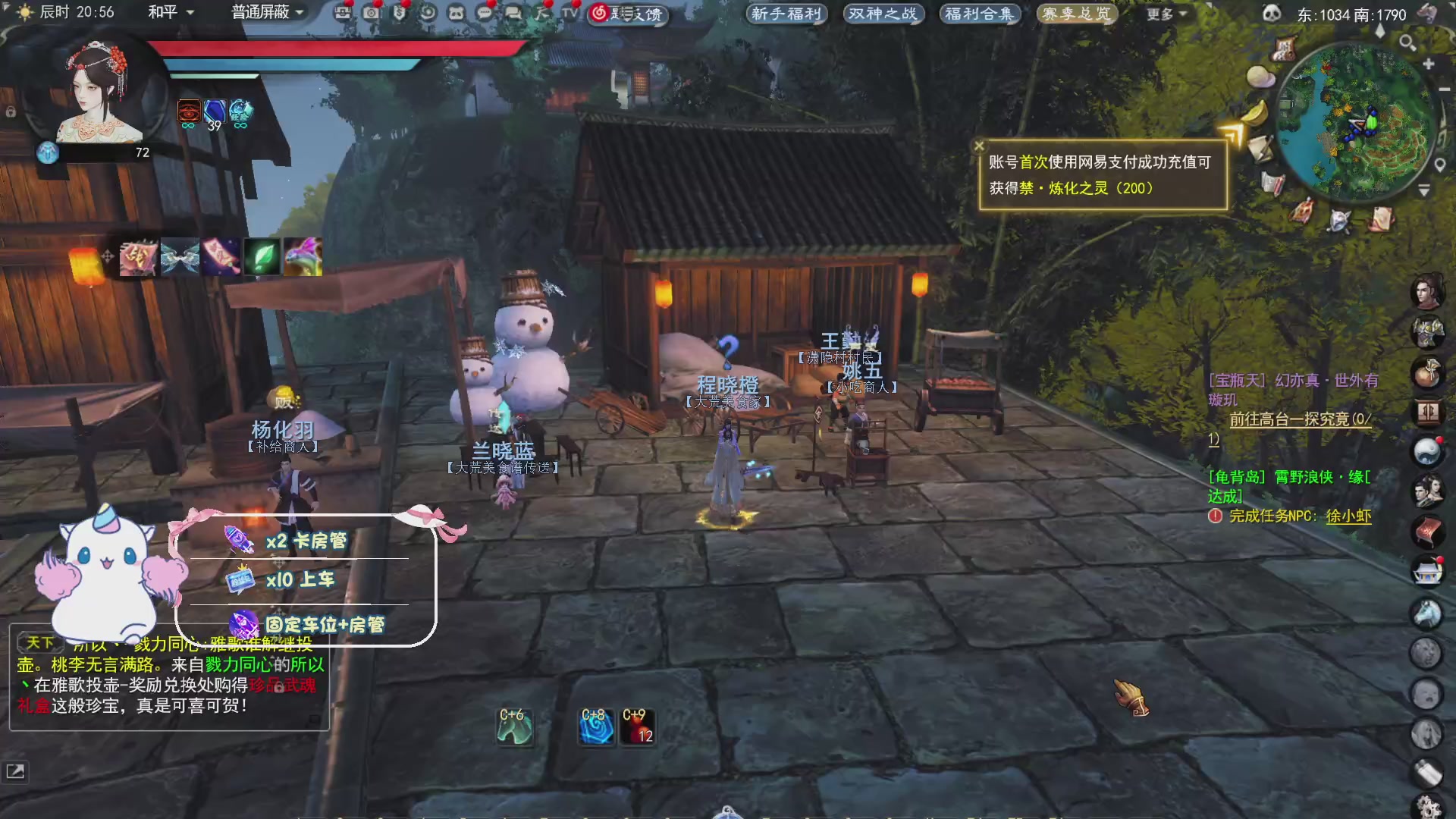The width and height of the screenshot is (1456, 819).
Task: Open the pouch bag icon on right sidebar
Action: coord(1429,369)
